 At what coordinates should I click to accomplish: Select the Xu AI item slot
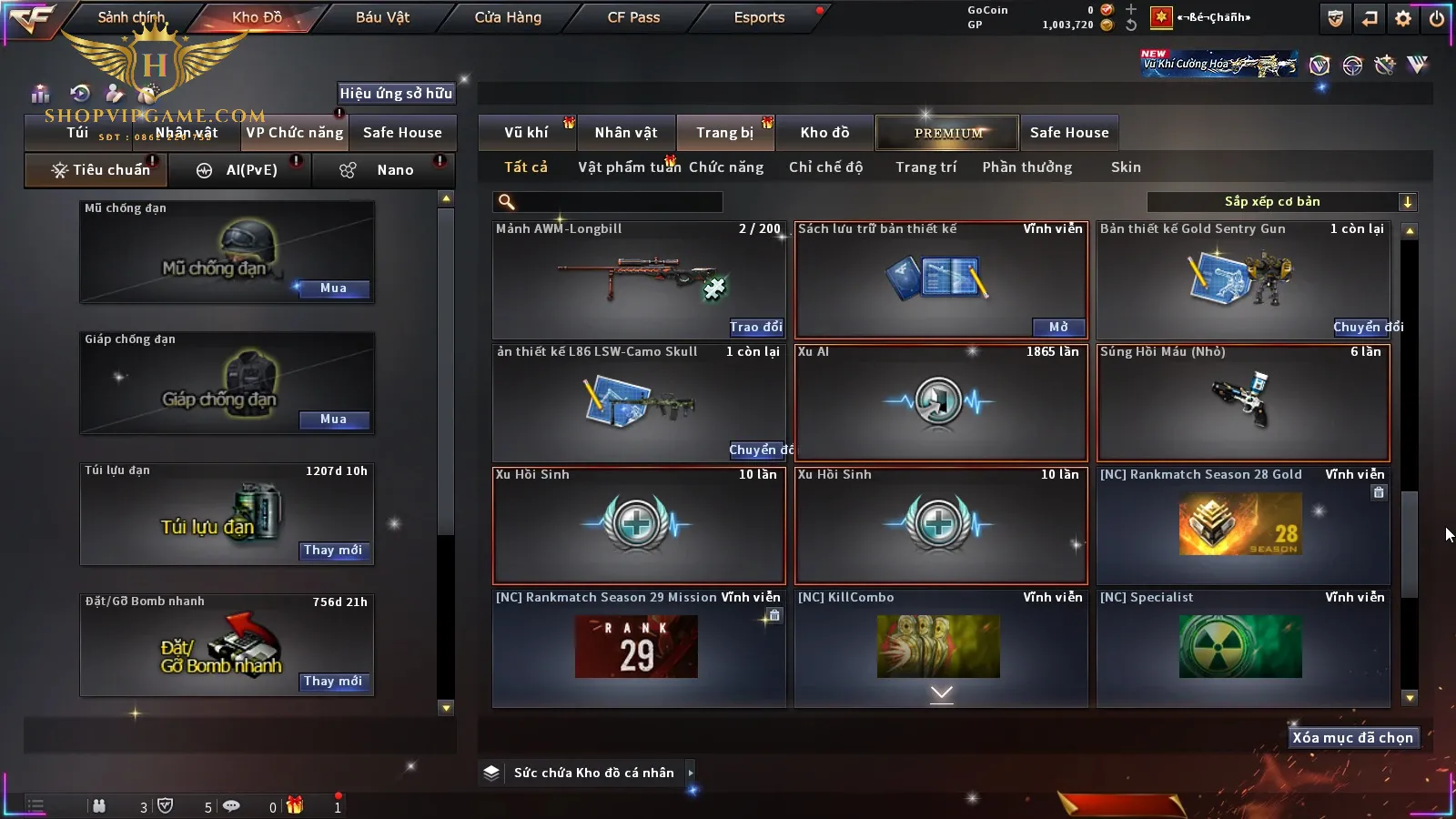coord(941,402)
